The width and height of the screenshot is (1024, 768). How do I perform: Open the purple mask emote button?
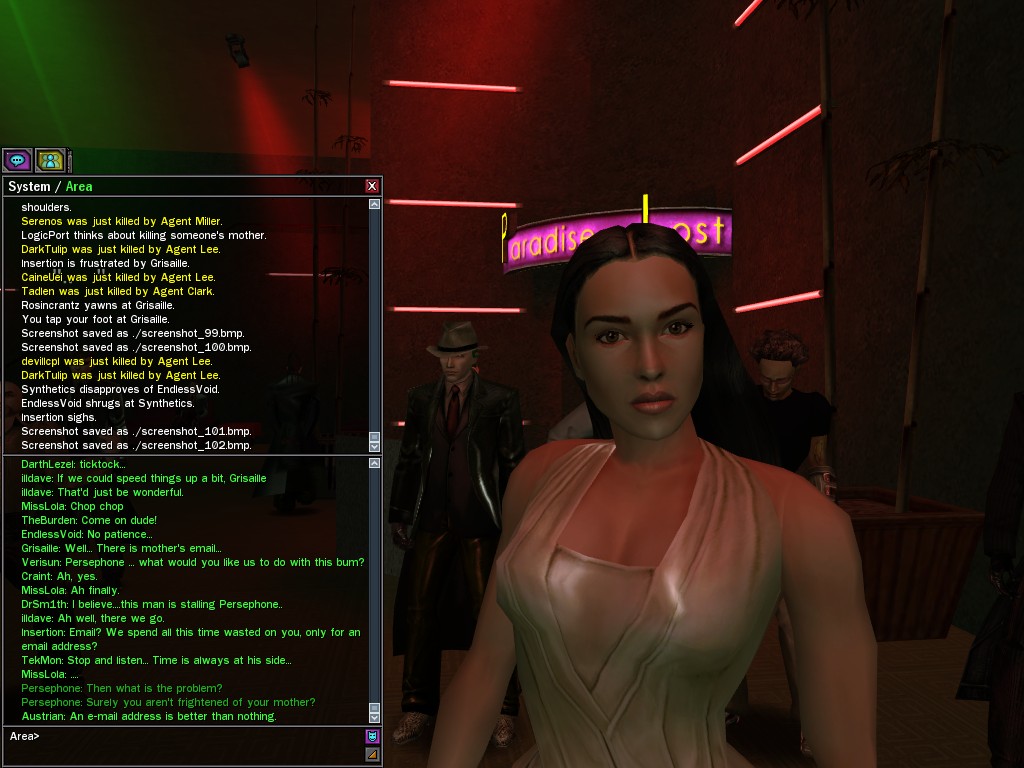tap(372, 736)
